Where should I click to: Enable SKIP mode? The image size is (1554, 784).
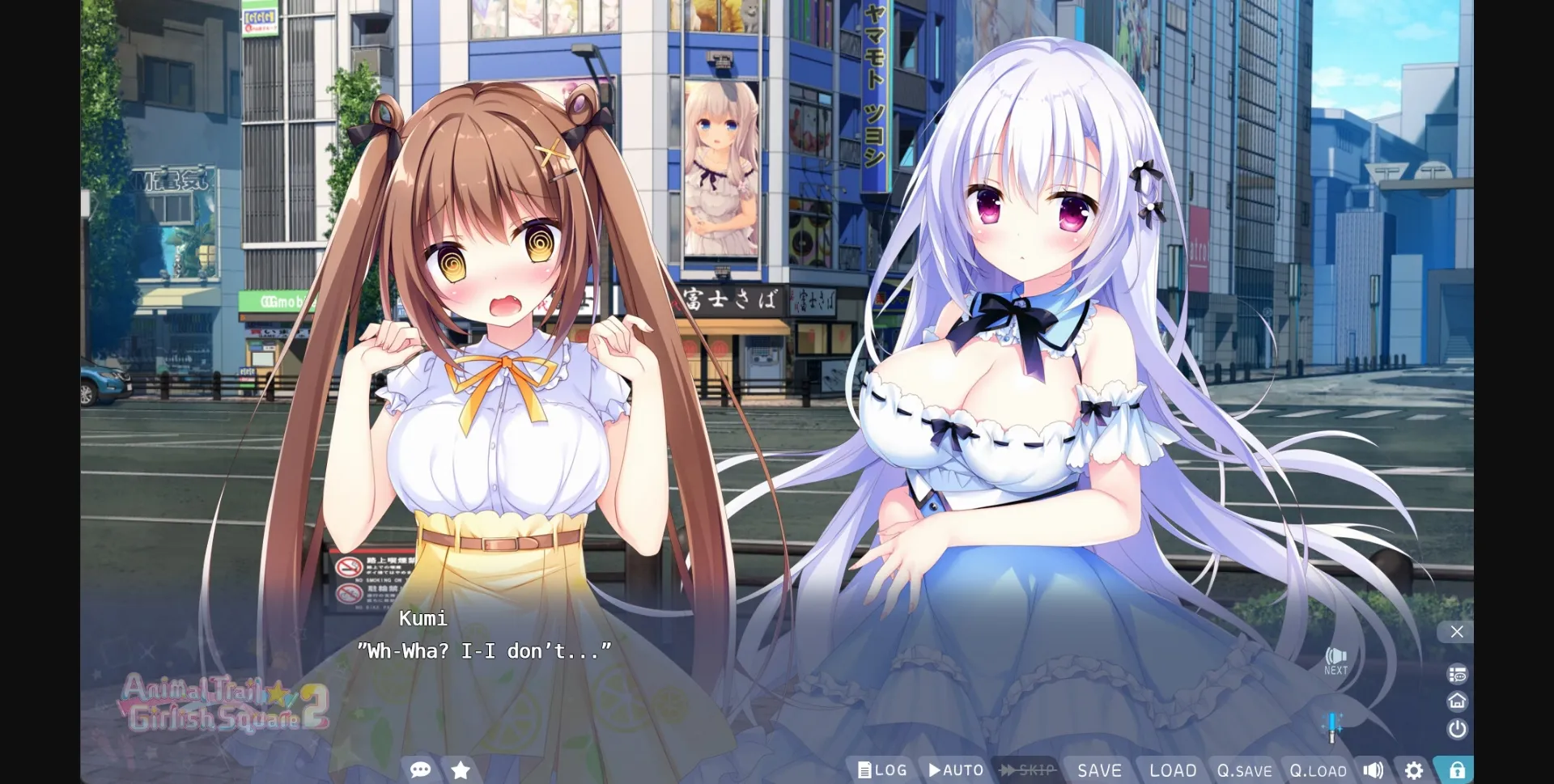[1028, 770]
